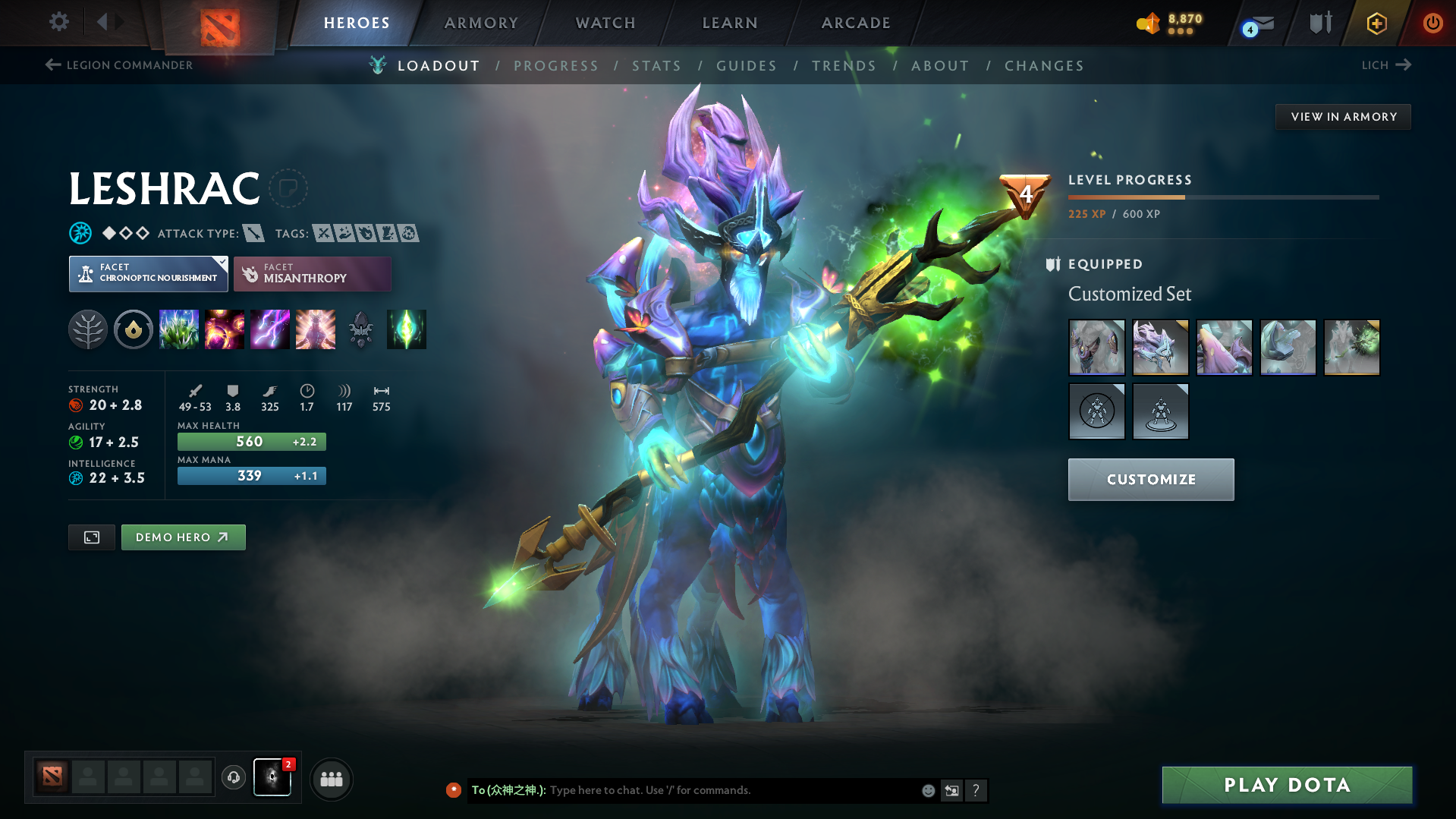Screen dimensions: 1456x819
Task: Open Leshrac's talent tree icon
Action: point(87,329)
